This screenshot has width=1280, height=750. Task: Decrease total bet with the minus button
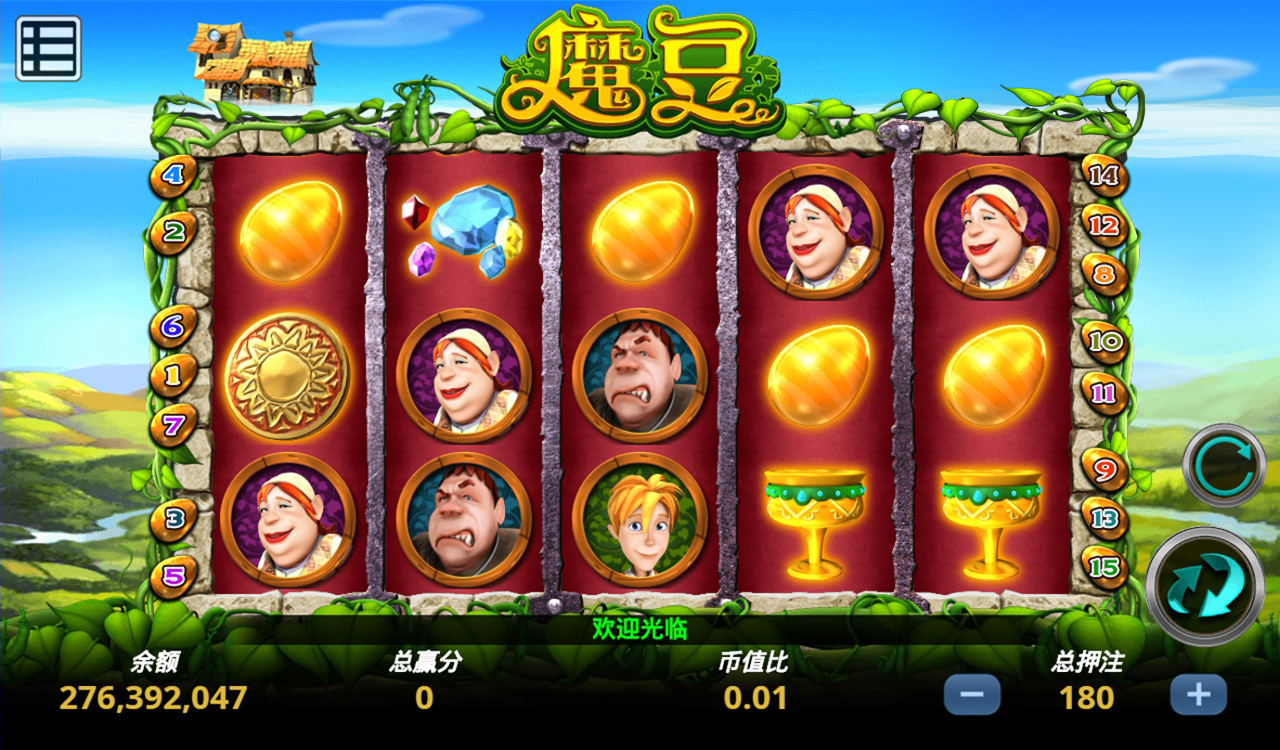(971, 695)
